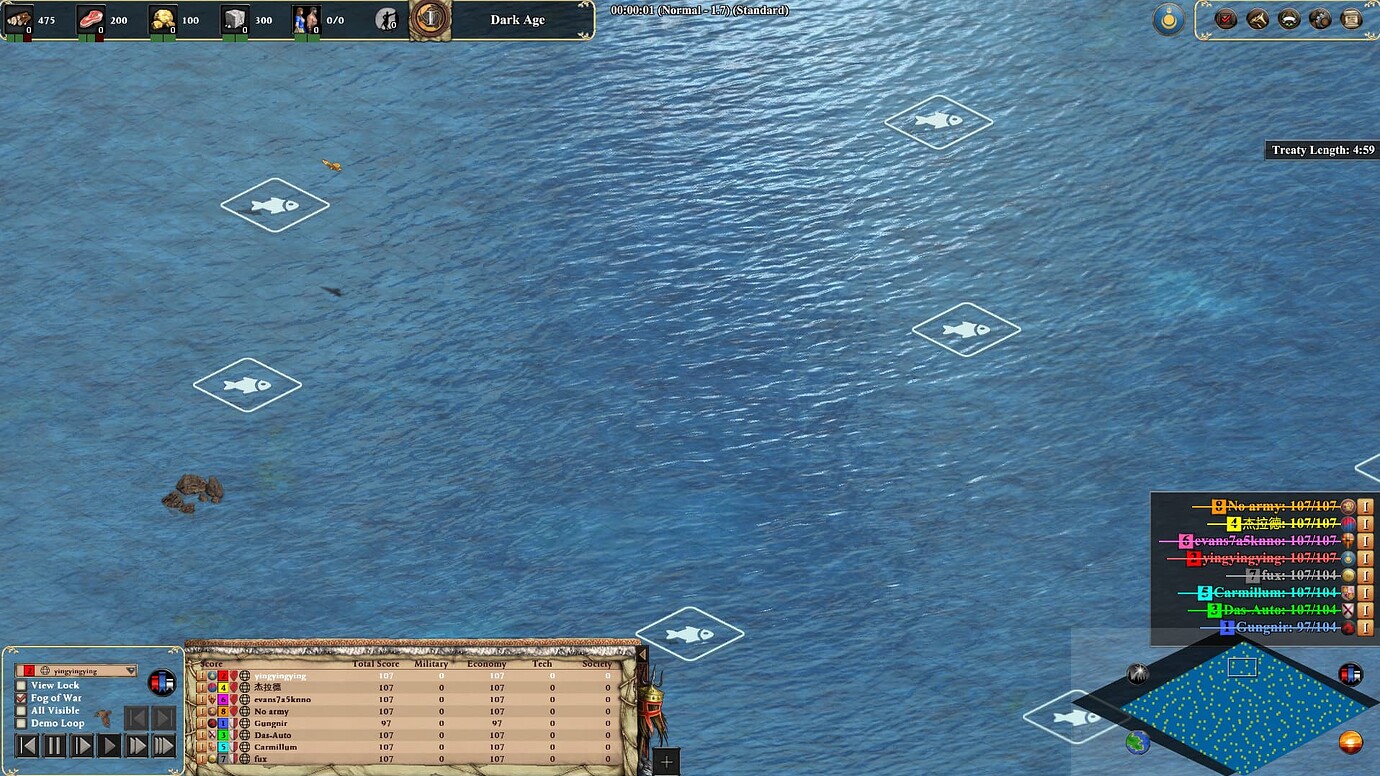1380x776 pixels.
Task: Enable All Visible option
Action: [19, 710]
